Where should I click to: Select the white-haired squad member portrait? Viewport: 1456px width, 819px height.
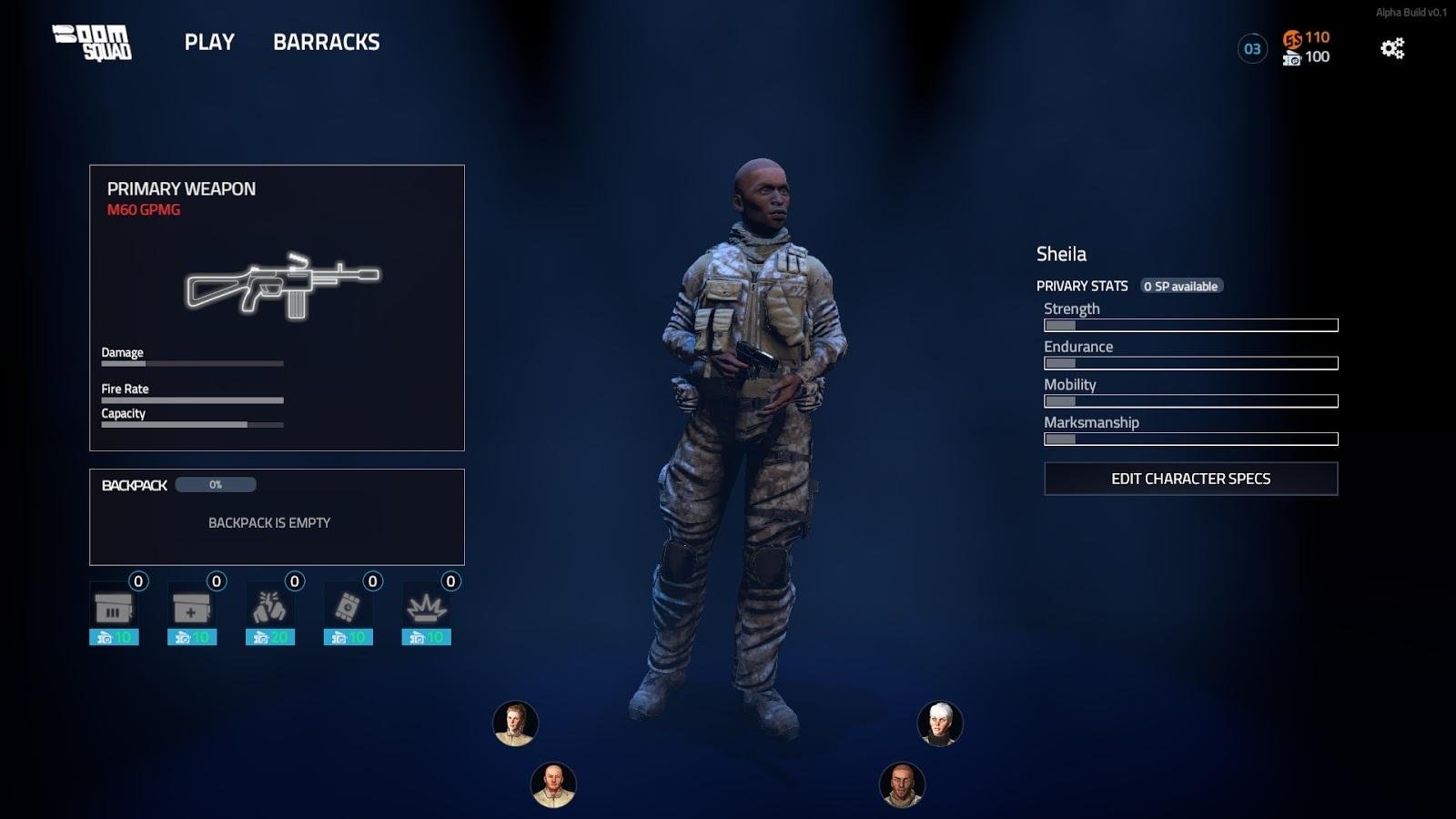pyautogui.click(x=940, y=724)
